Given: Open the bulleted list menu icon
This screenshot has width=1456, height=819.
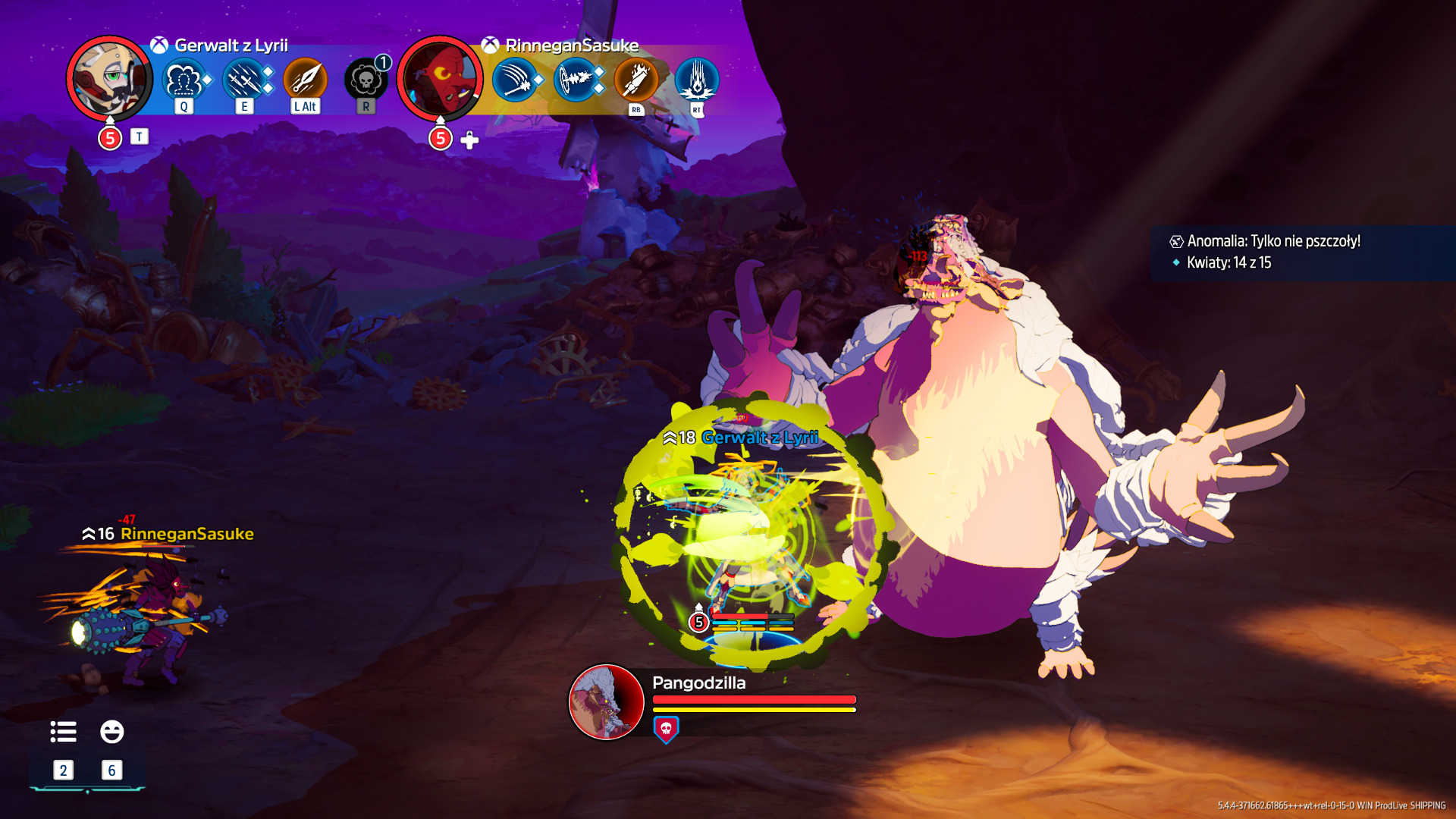Looking at the screenshot, I should click(x=63, y=732).
